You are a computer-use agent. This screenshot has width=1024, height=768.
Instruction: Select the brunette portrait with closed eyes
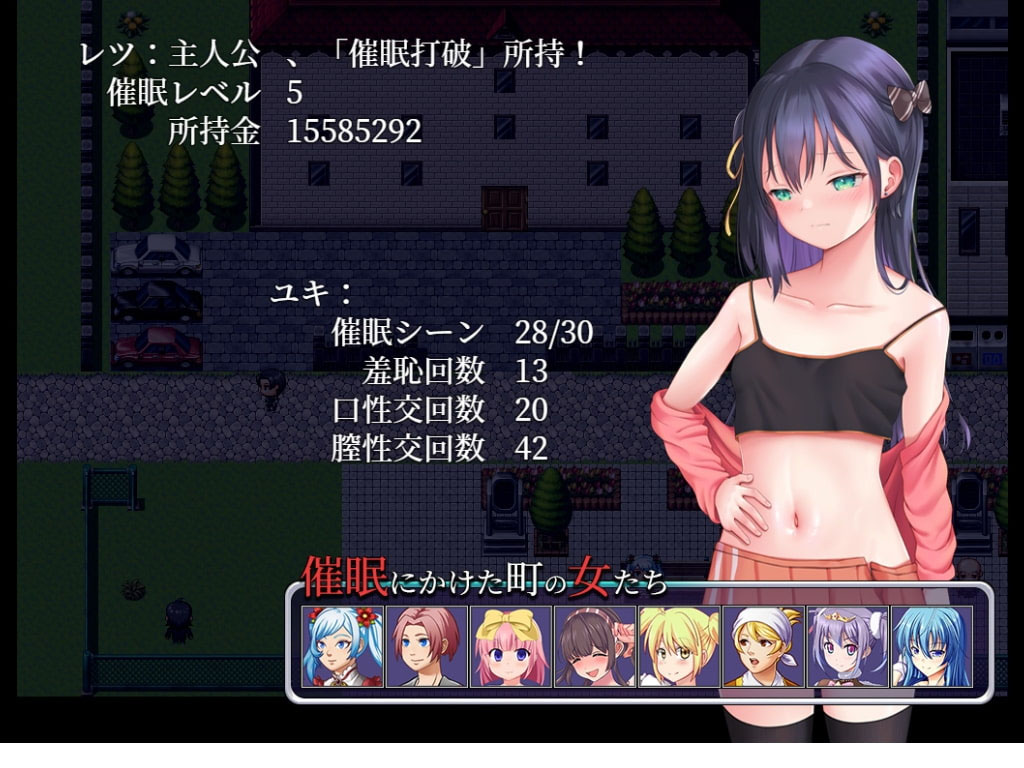tap(594, 646)
